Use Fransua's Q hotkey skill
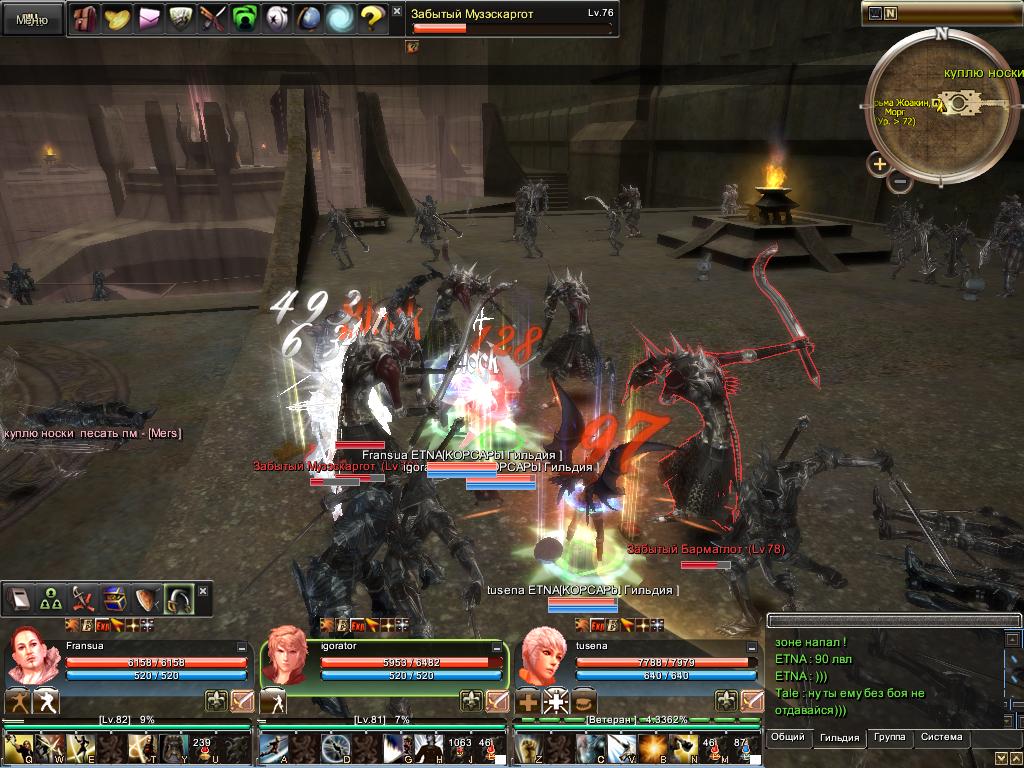Viewport: 1024px width, 768px height. 18,748
